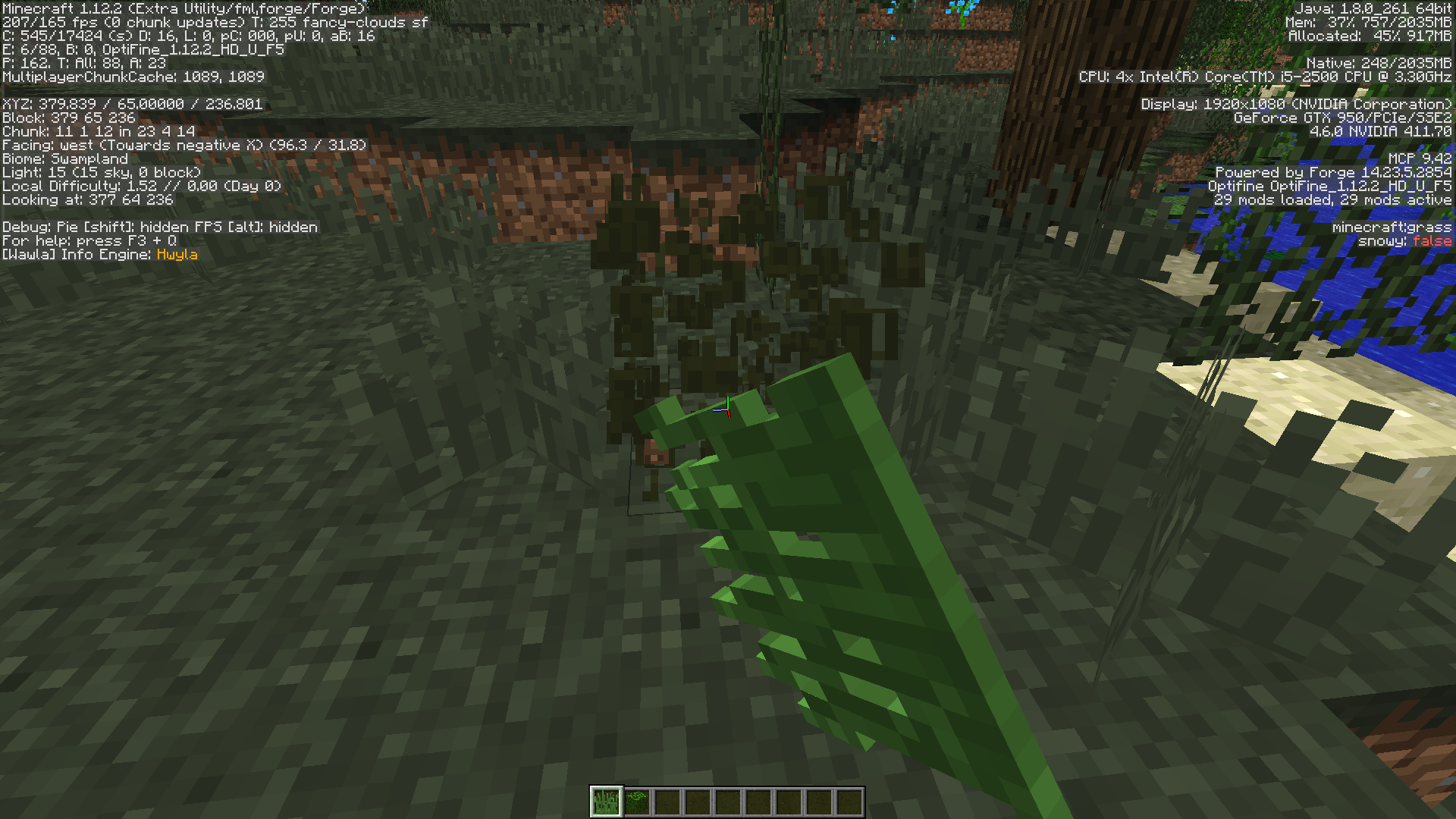This screenshot has width=1456, height=819.
Task: Click the Biome: Swampland label
Action: [64, 159]
